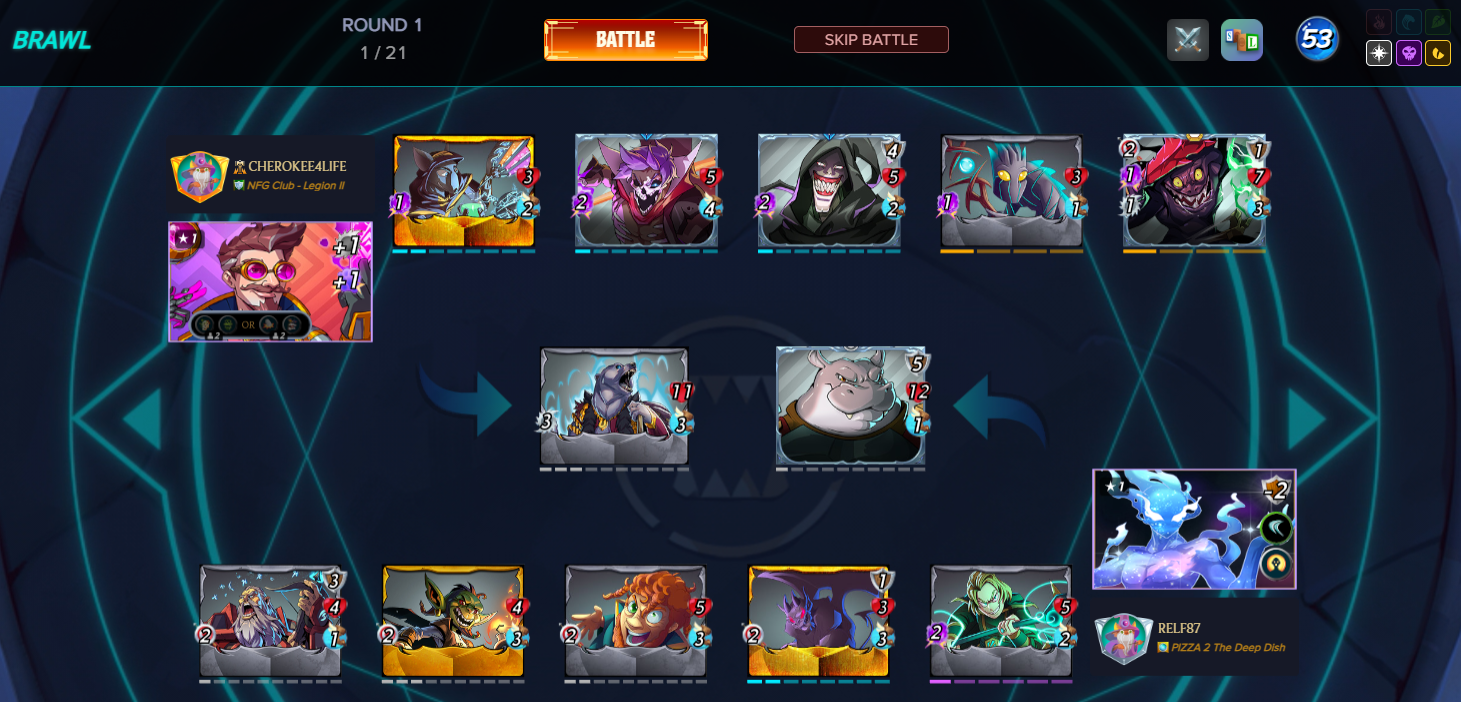Open RELF87's player profile
Image resolution: width=1461 pixels, height=702 pixels.
1179,628
